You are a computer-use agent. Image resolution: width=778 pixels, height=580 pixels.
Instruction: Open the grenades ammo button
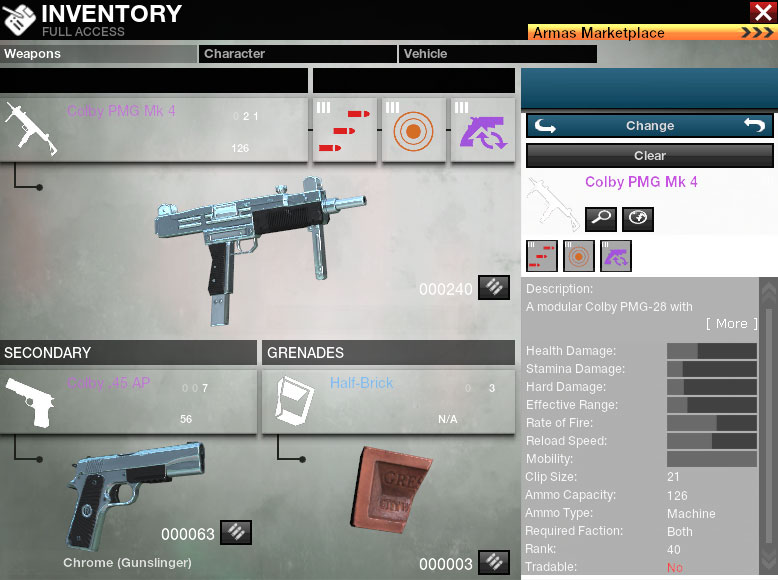493,563
